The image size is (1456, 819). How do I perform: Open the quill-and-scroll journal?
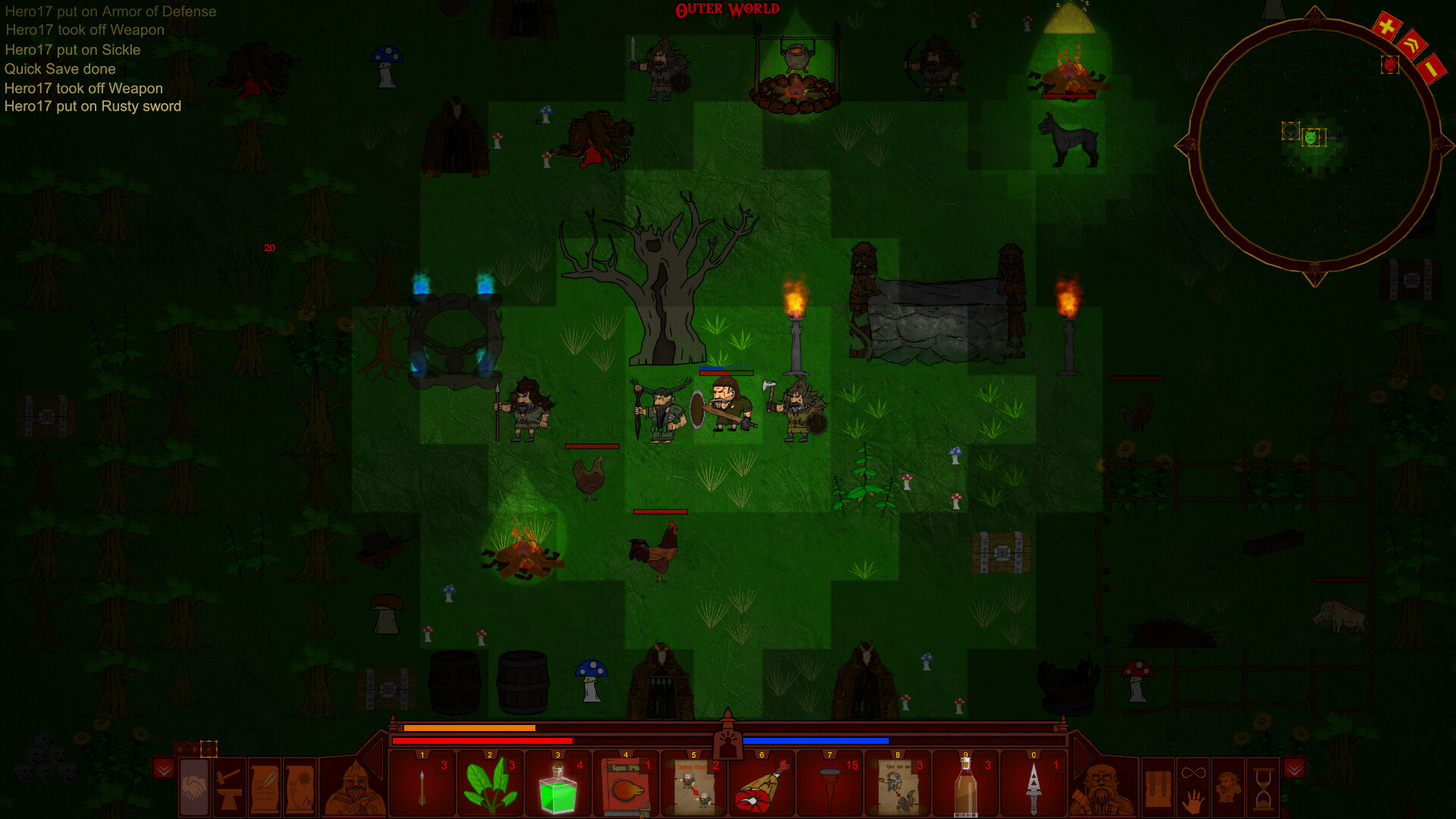(x=265, y=789)
